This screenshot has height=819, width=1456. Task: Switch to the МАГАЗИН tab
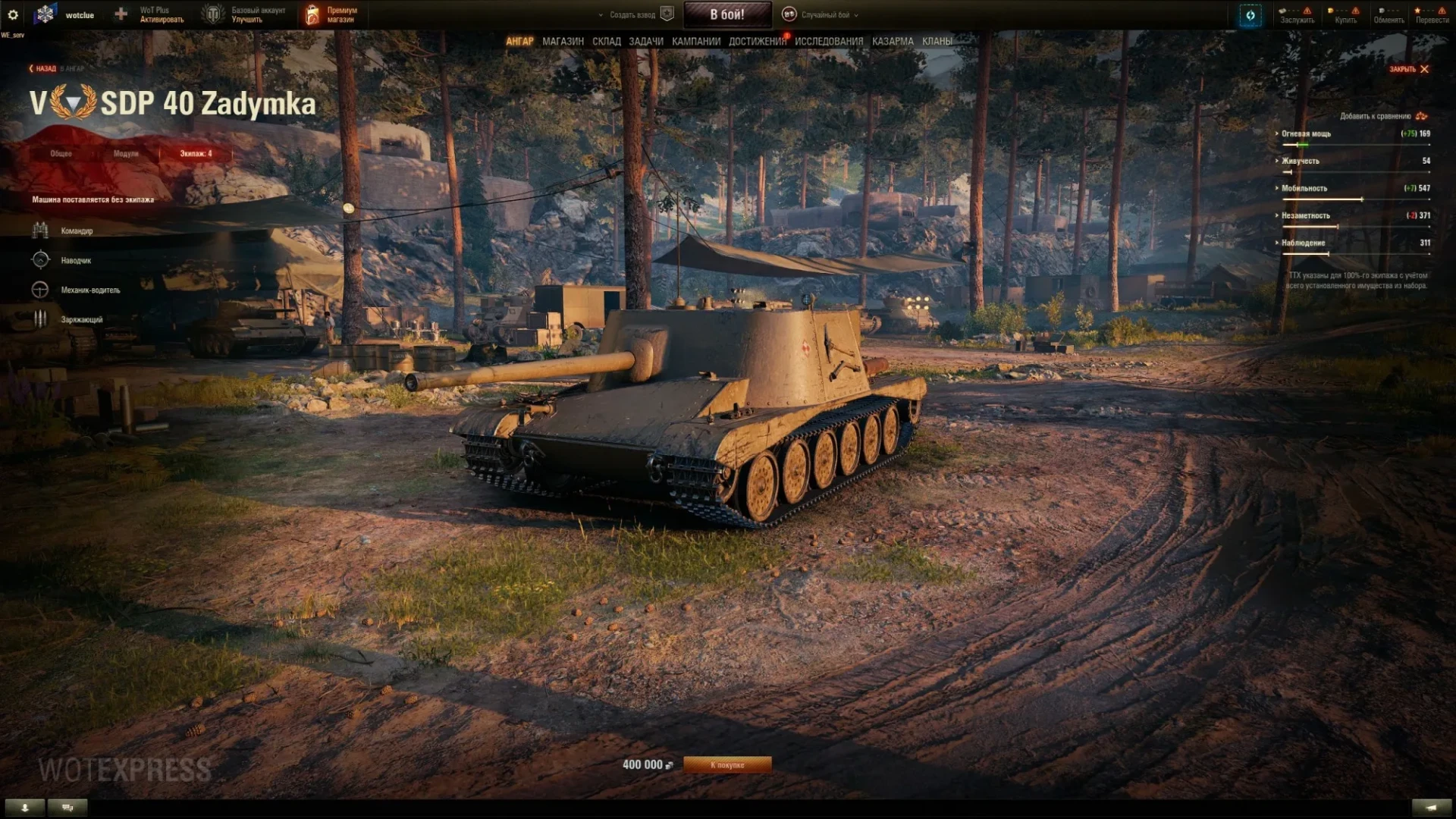pyautogui.click(x=563, y=41)
